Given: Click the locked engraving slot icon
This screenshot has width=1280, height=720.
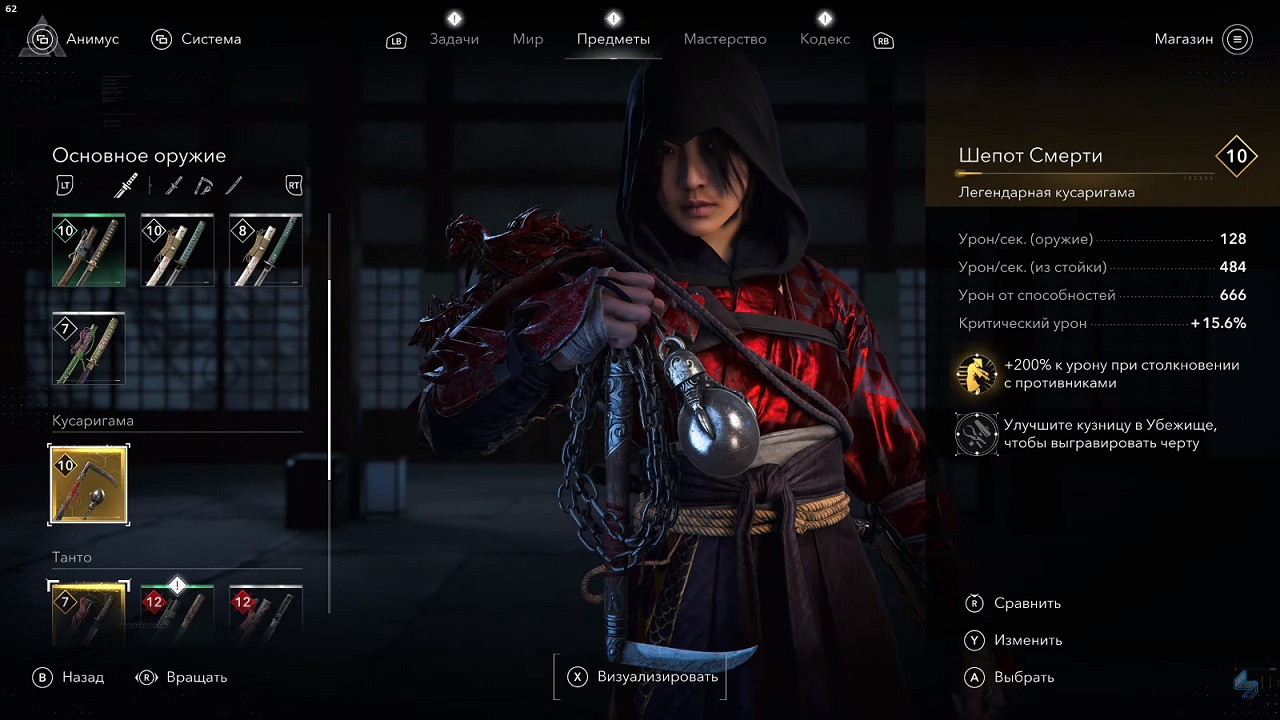Looking at the screenshot, I should click(977, 434).
